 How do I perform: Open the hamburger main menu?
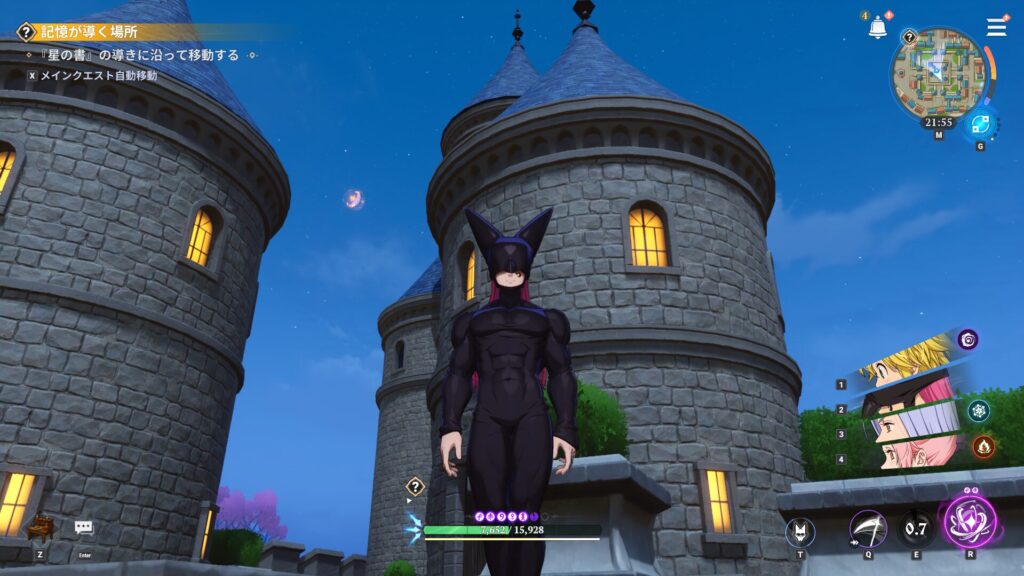(996, 27)
